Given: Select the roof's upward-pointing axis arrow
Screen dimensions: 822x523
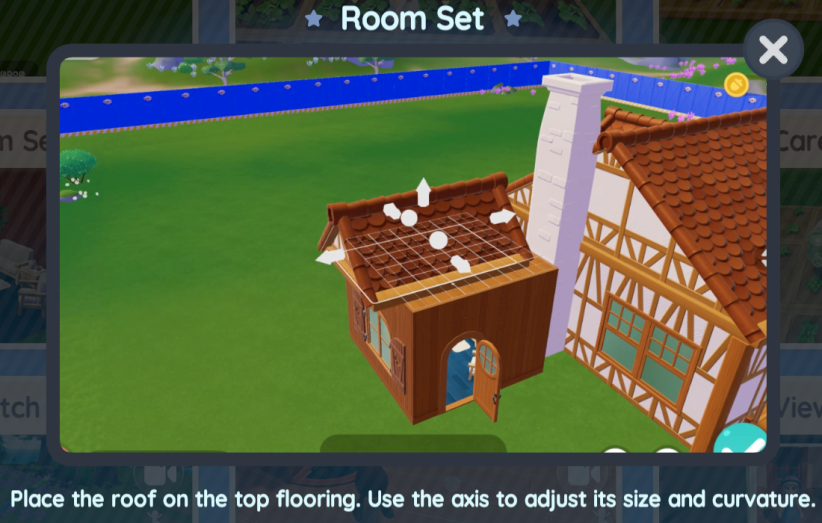Looking at the screenshot, I should [424, 190].
